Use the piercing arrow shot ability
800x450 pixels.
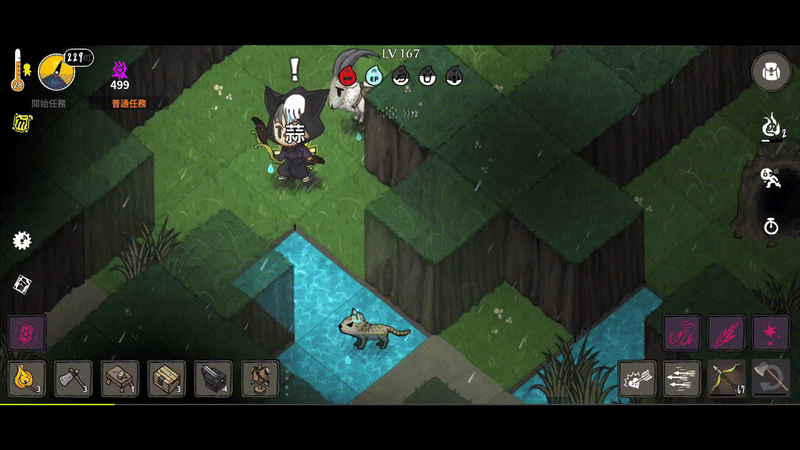[x=637, y=379]
